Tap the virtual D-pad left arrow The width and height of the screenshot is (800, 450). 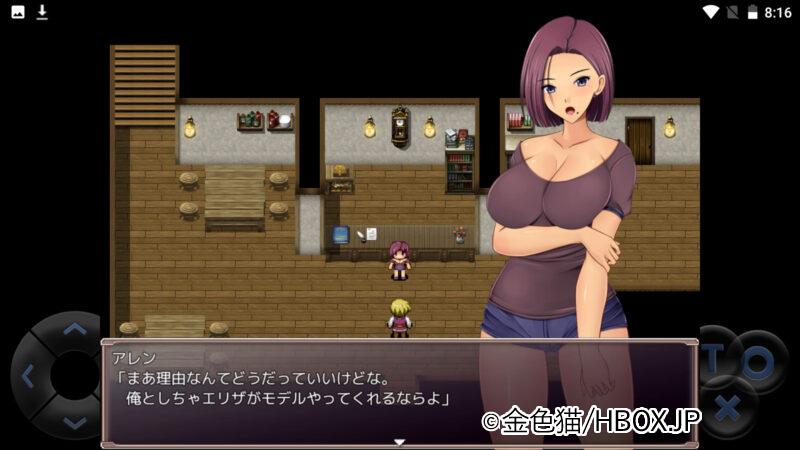click(x=27, y=377)
